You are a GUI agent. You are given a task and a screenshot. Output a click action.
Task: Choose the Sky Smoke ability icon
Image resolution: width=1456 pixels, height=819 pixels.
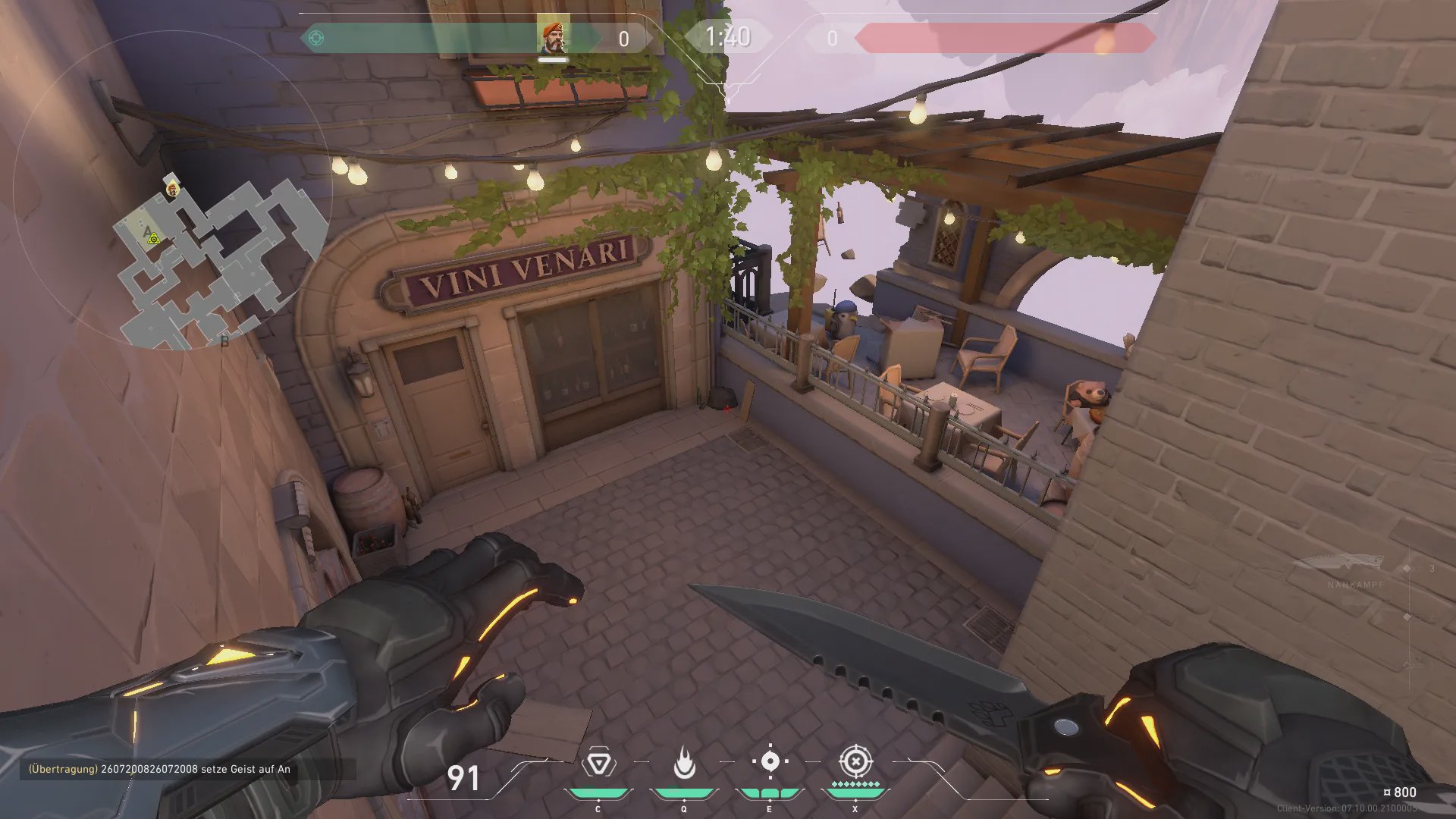coord(770,761)
